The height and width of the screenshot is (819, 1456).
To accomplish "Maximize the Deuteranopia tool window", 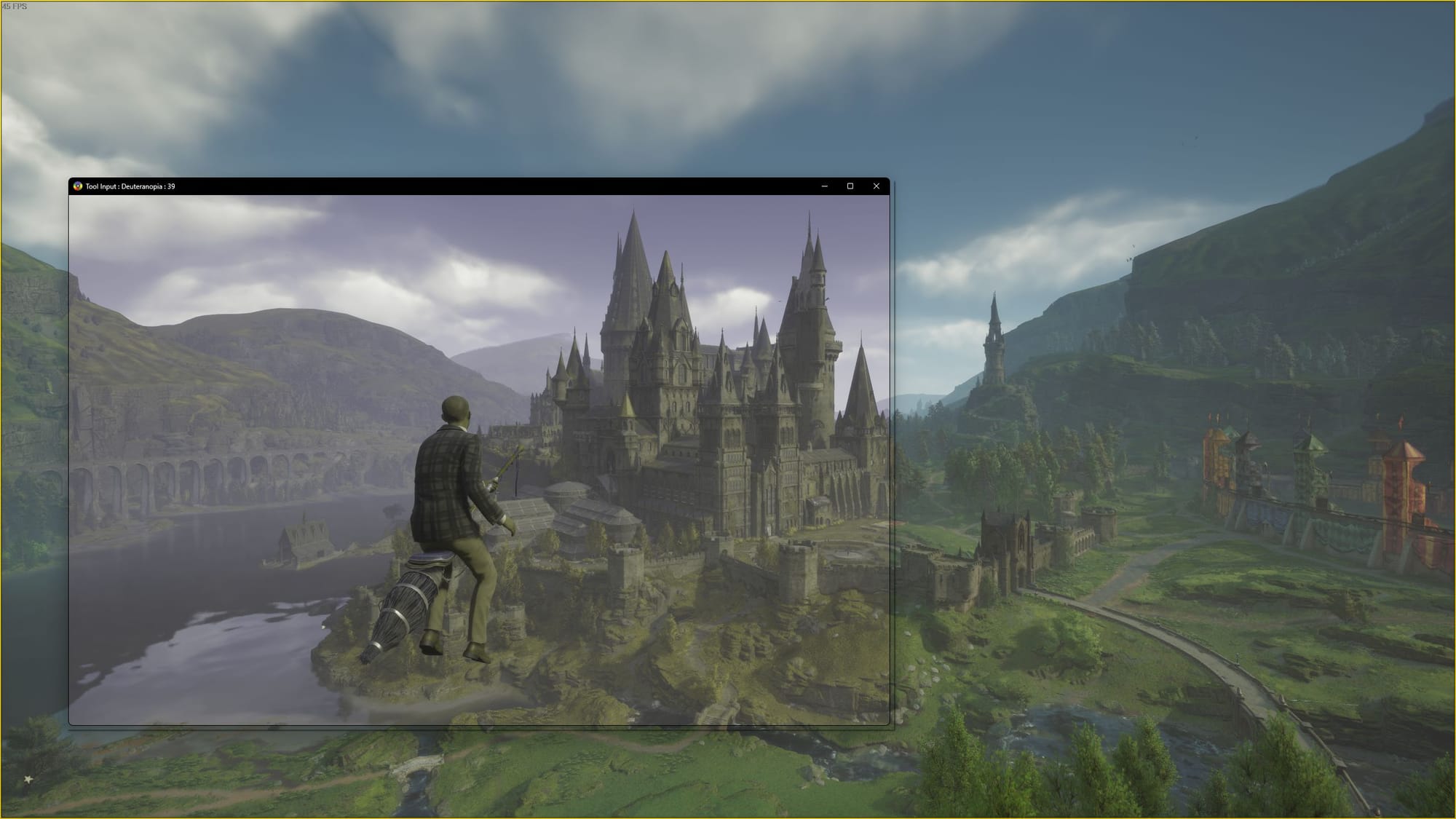I will 850,186.
